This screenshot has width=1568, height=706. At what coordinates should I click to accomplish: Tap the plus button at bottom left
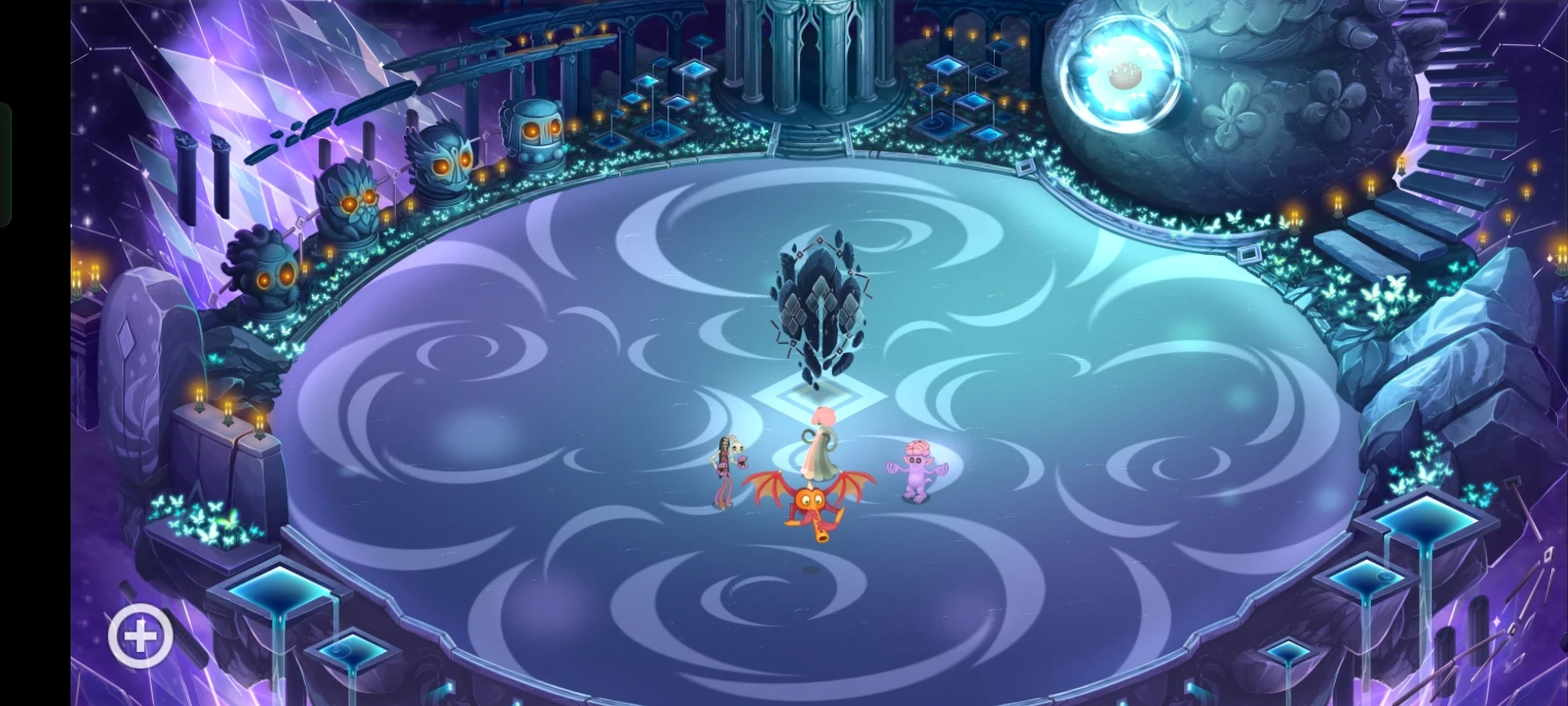point(140,635)
